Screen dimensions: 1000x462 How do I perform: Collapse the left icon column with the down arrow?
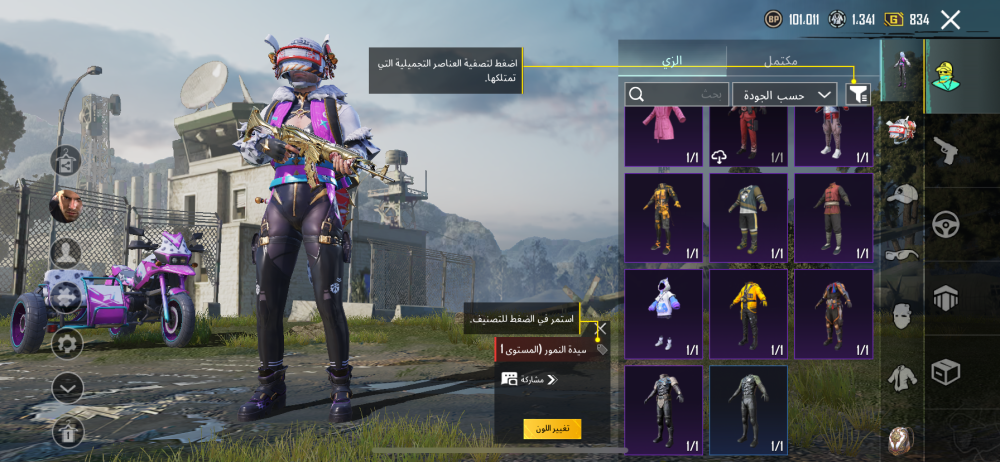pos(67,387)
